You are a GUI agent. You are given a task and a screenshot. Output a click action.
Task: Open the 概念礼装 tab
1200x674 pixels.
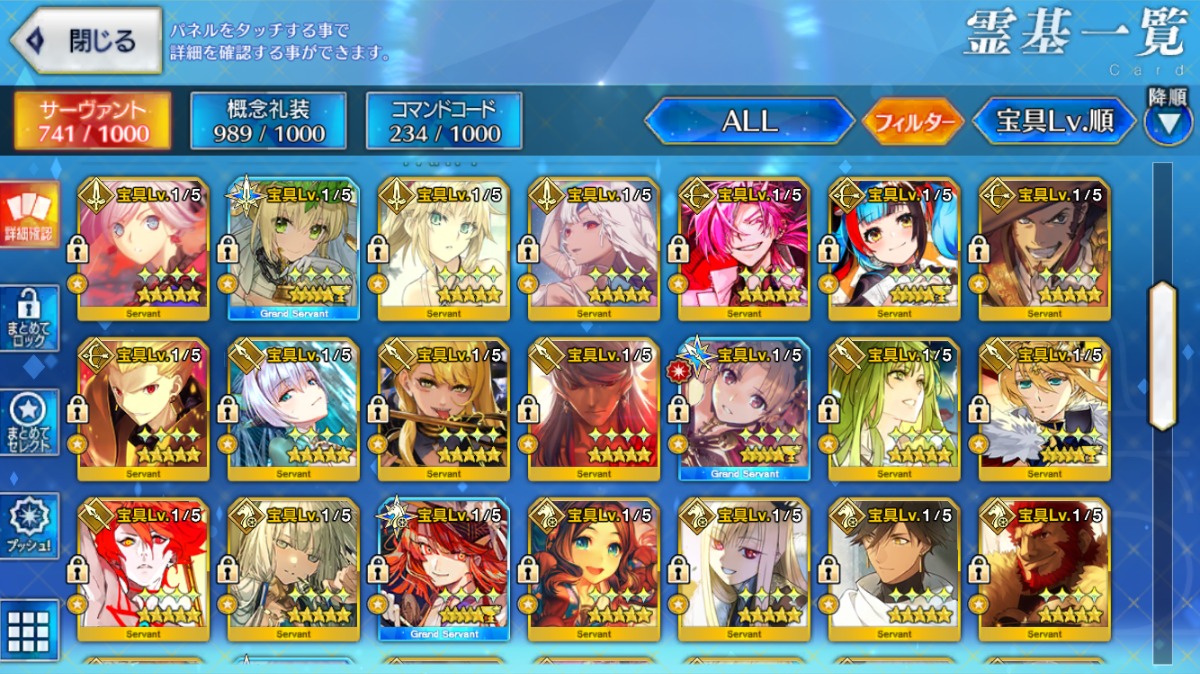pos(269,121)
